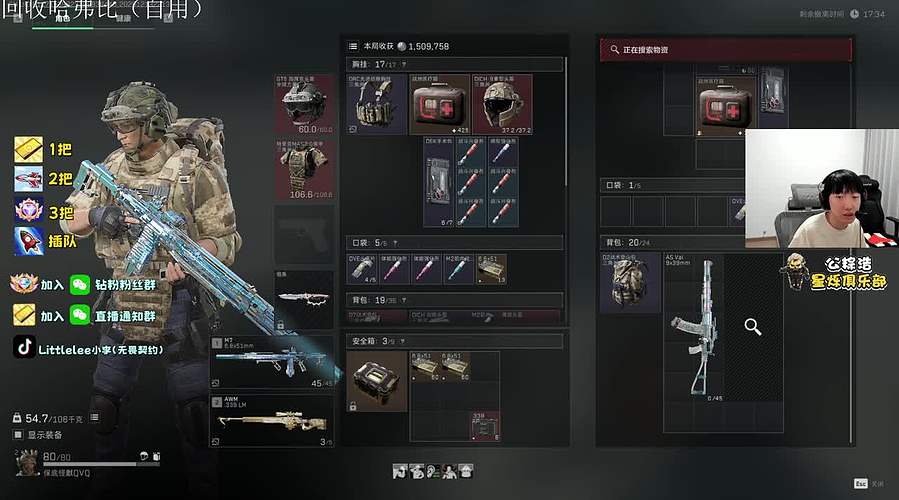Select the safe box container icon
The height and width of the screenshot is (500, 899).
(377, 381)
